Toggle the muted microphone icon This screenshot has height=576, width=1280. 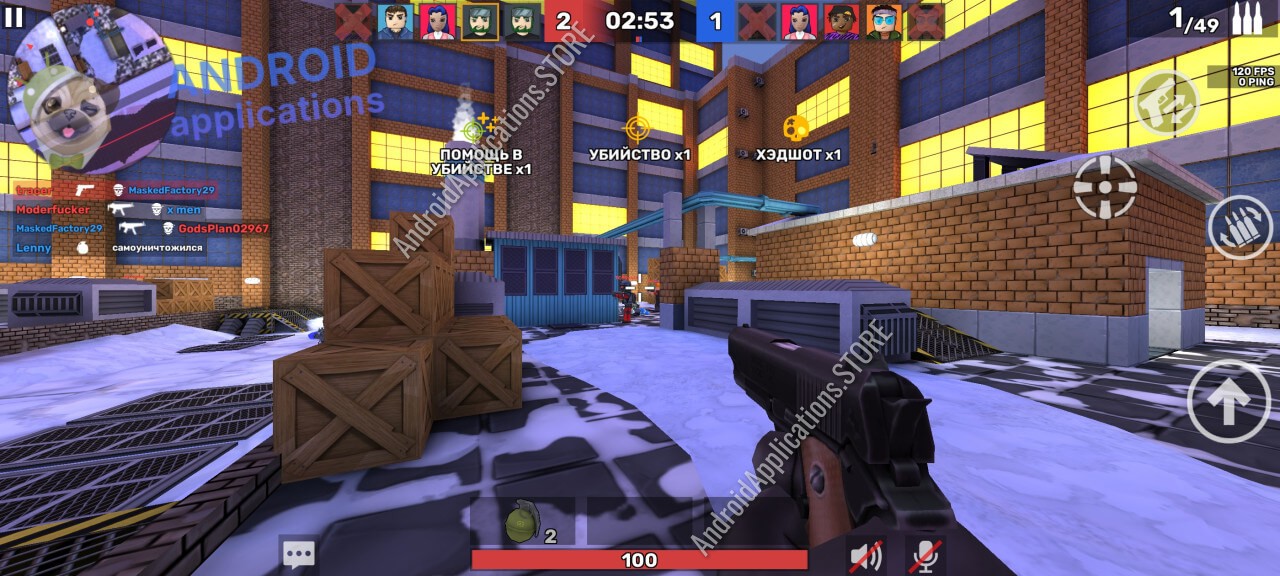coord(925,555)
